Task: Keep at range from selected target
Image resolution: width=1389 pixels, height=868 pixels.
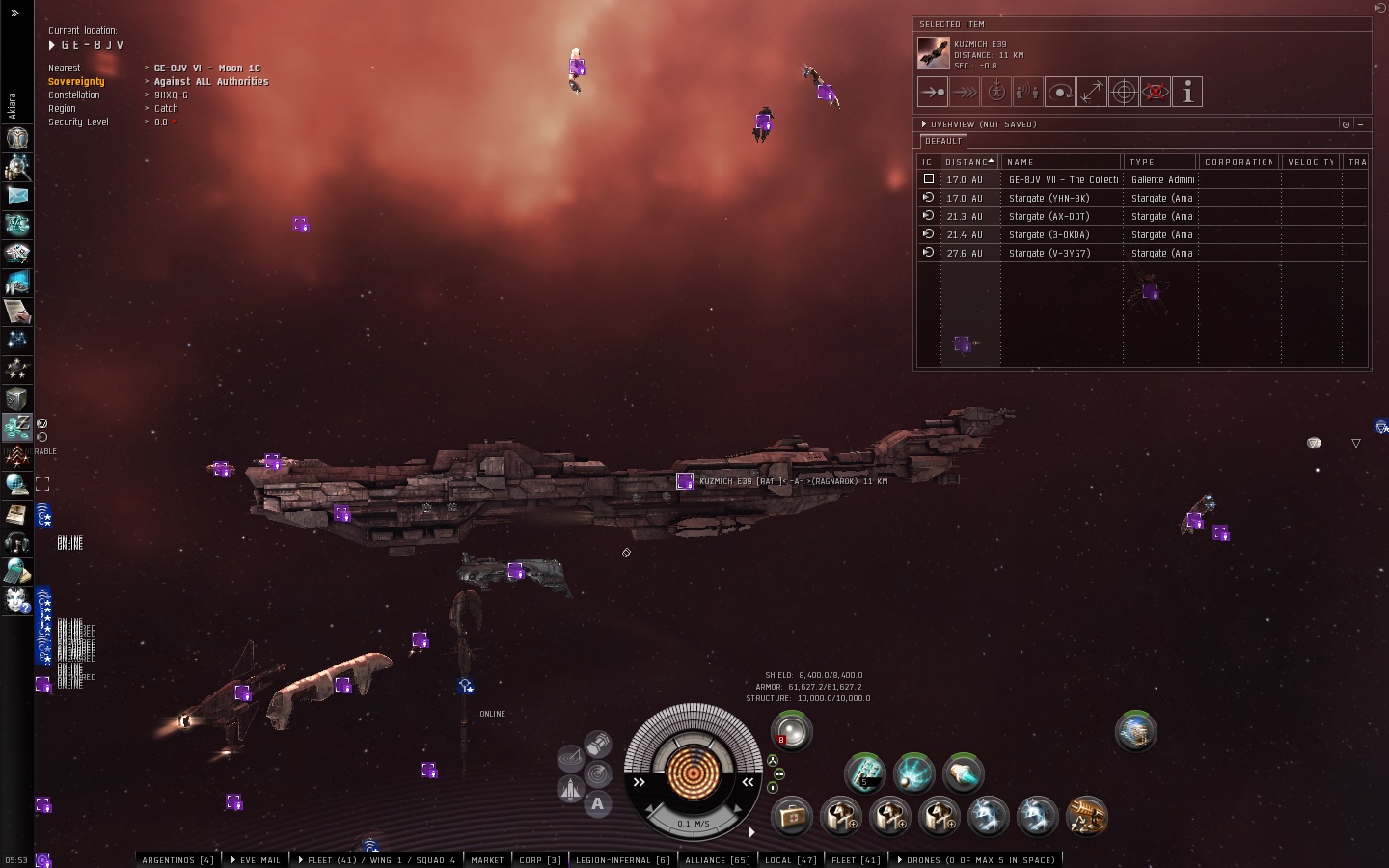Action: tap(1091, 93)
